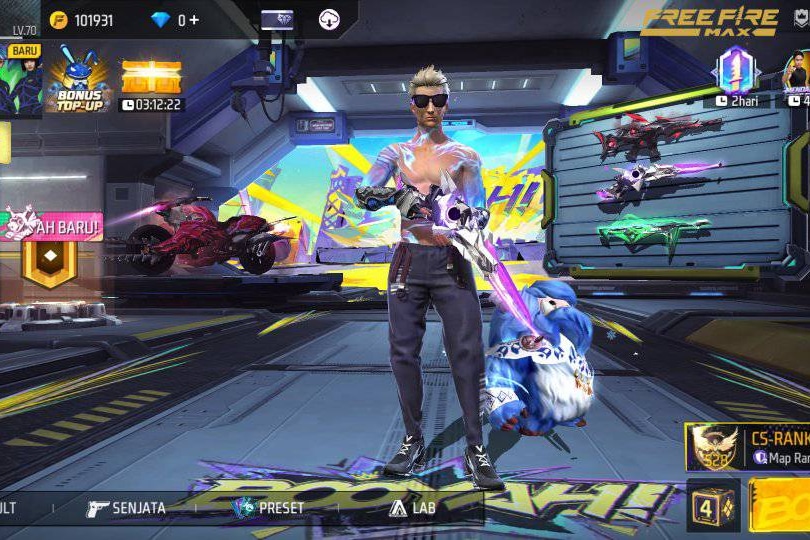Click the gold rank badge below the banner

(50, 262)
